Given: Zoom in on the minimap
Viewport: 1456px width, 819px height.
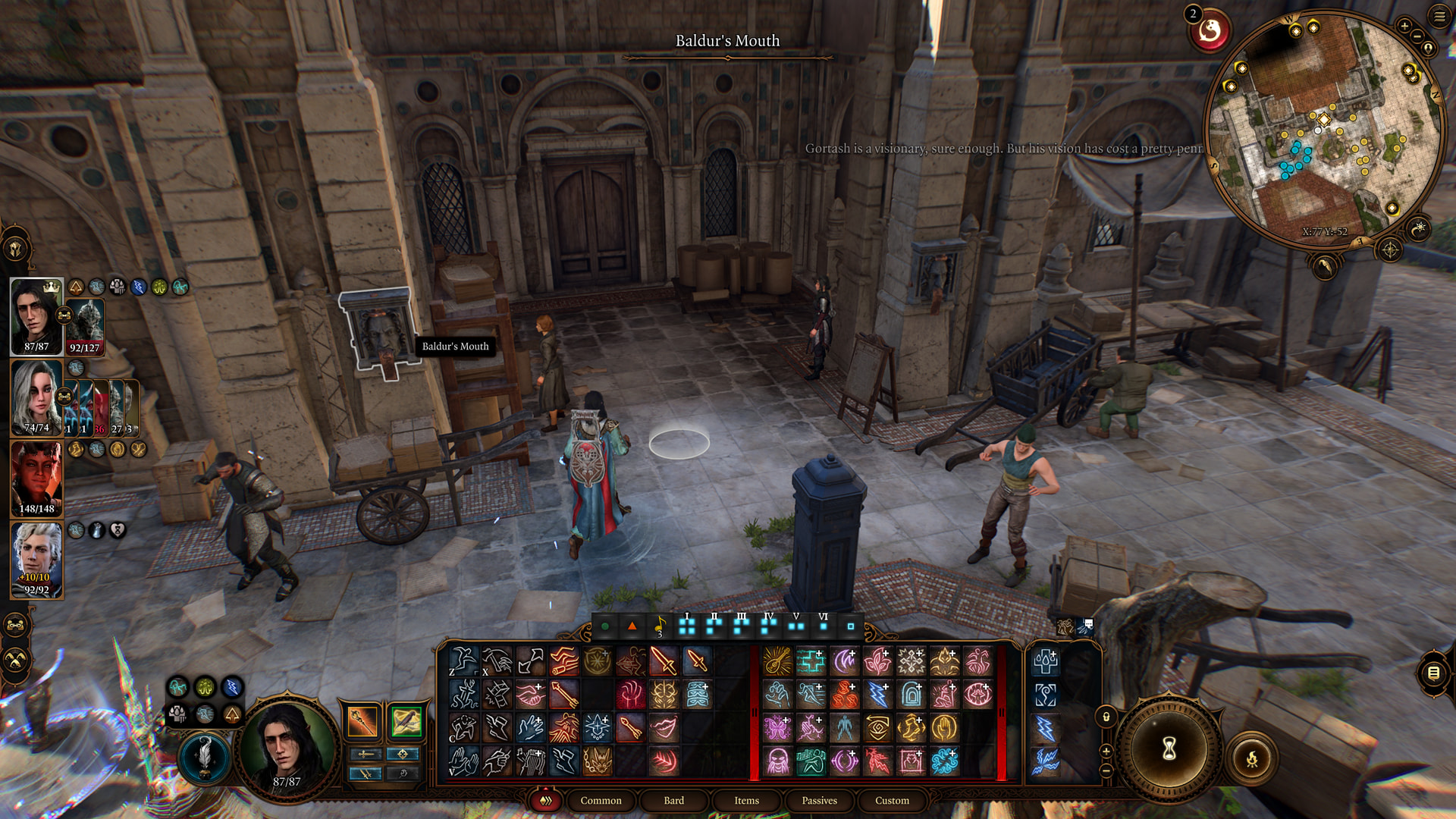Looking at the screenshot, I should 1404,27.
